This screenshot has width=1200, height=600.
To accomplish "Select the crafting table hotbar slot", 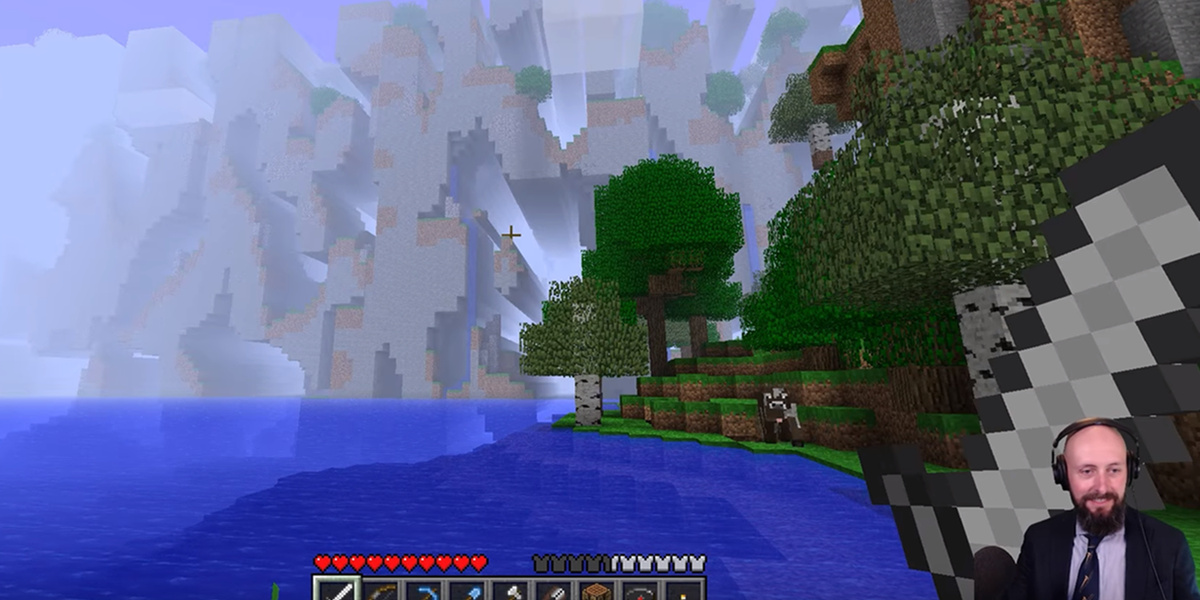I will point(599,591).
